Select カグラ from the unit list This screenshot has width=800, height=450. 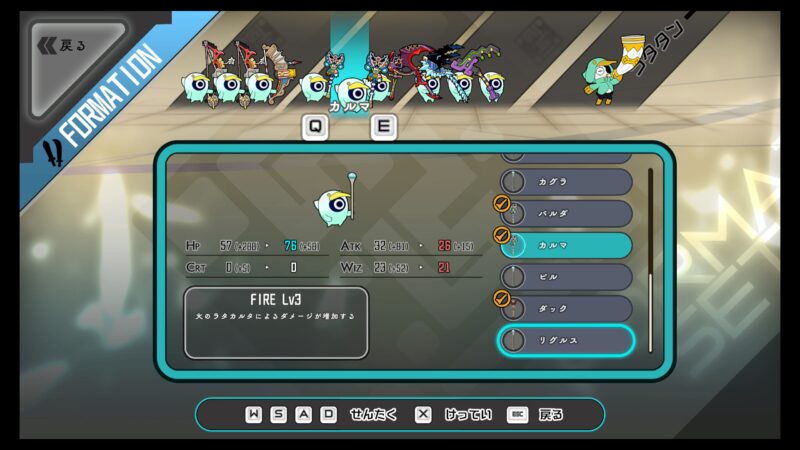[x=566, y=182]
